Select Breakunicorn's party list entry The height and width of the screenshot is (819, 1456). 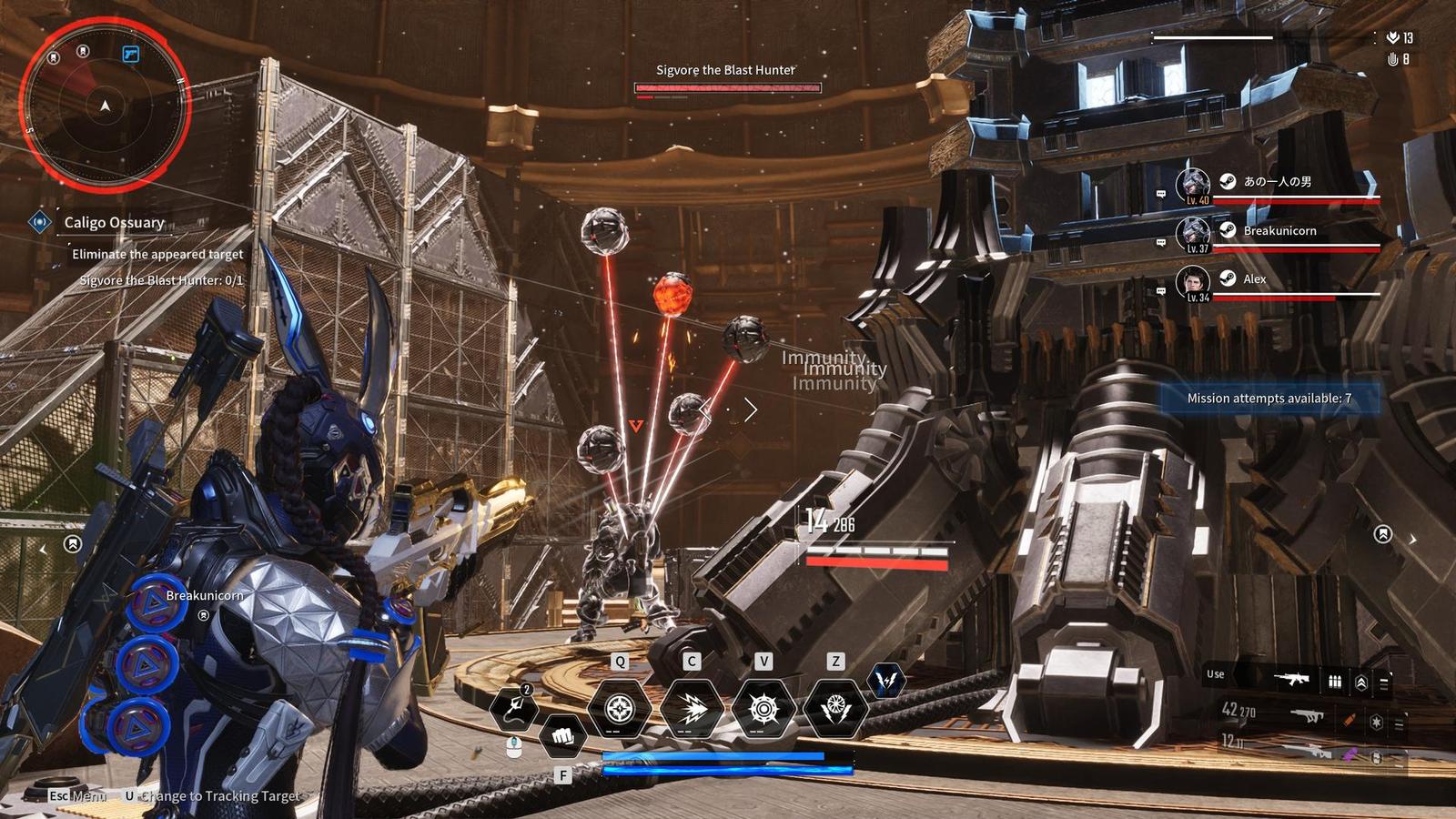(1279, 231)
